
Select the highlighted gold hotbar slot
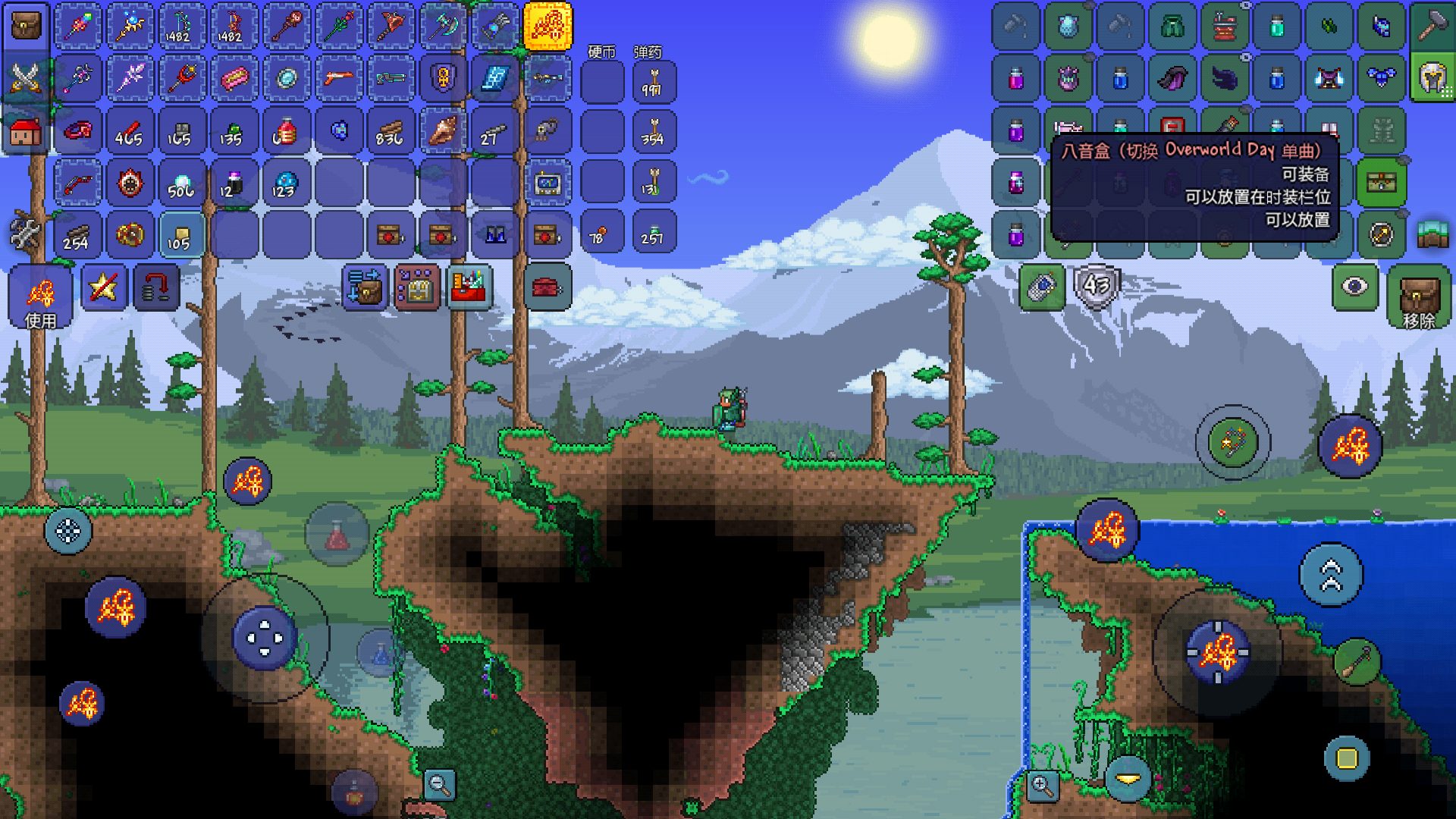(548, 27)
